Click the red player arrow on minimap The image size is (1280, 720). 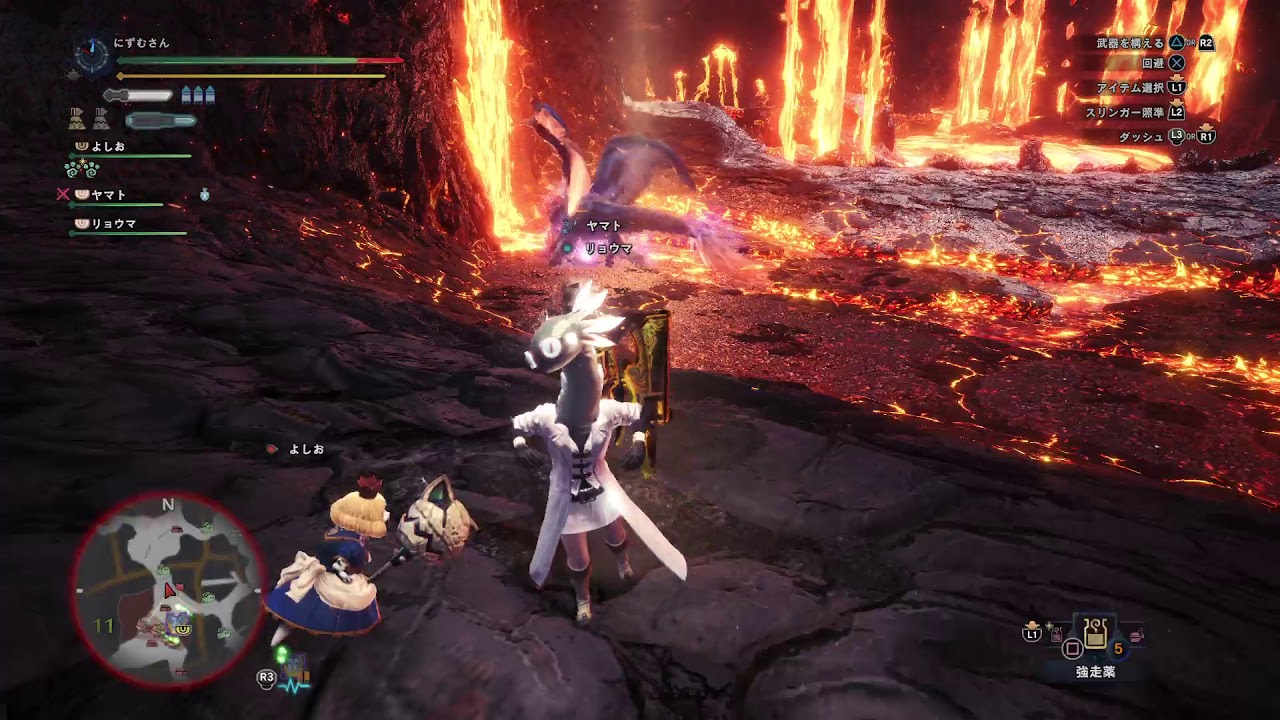(x=169, y=591)
